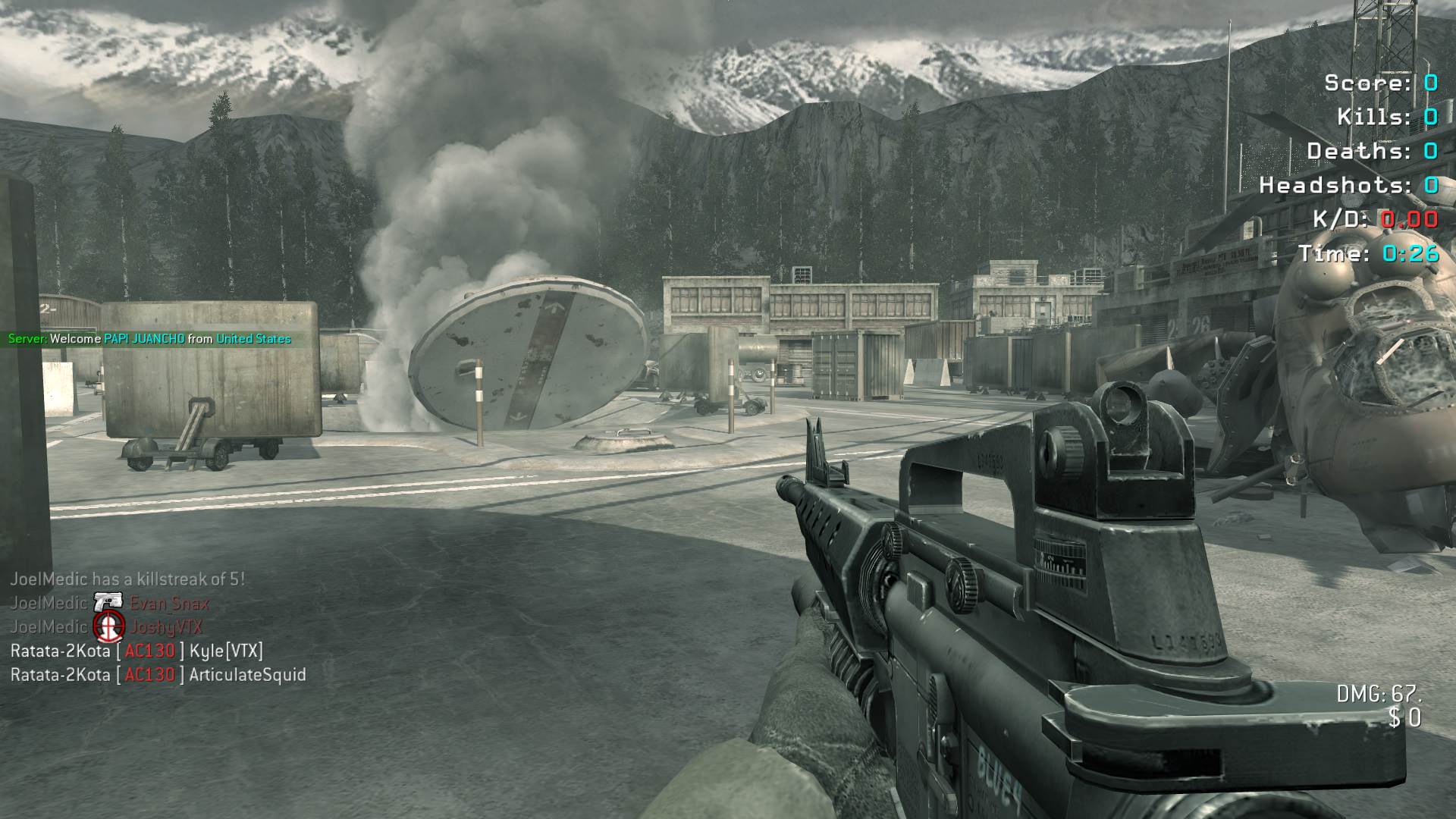Select the JoelMedic killstreak announcement line

[x=127, y=579]
